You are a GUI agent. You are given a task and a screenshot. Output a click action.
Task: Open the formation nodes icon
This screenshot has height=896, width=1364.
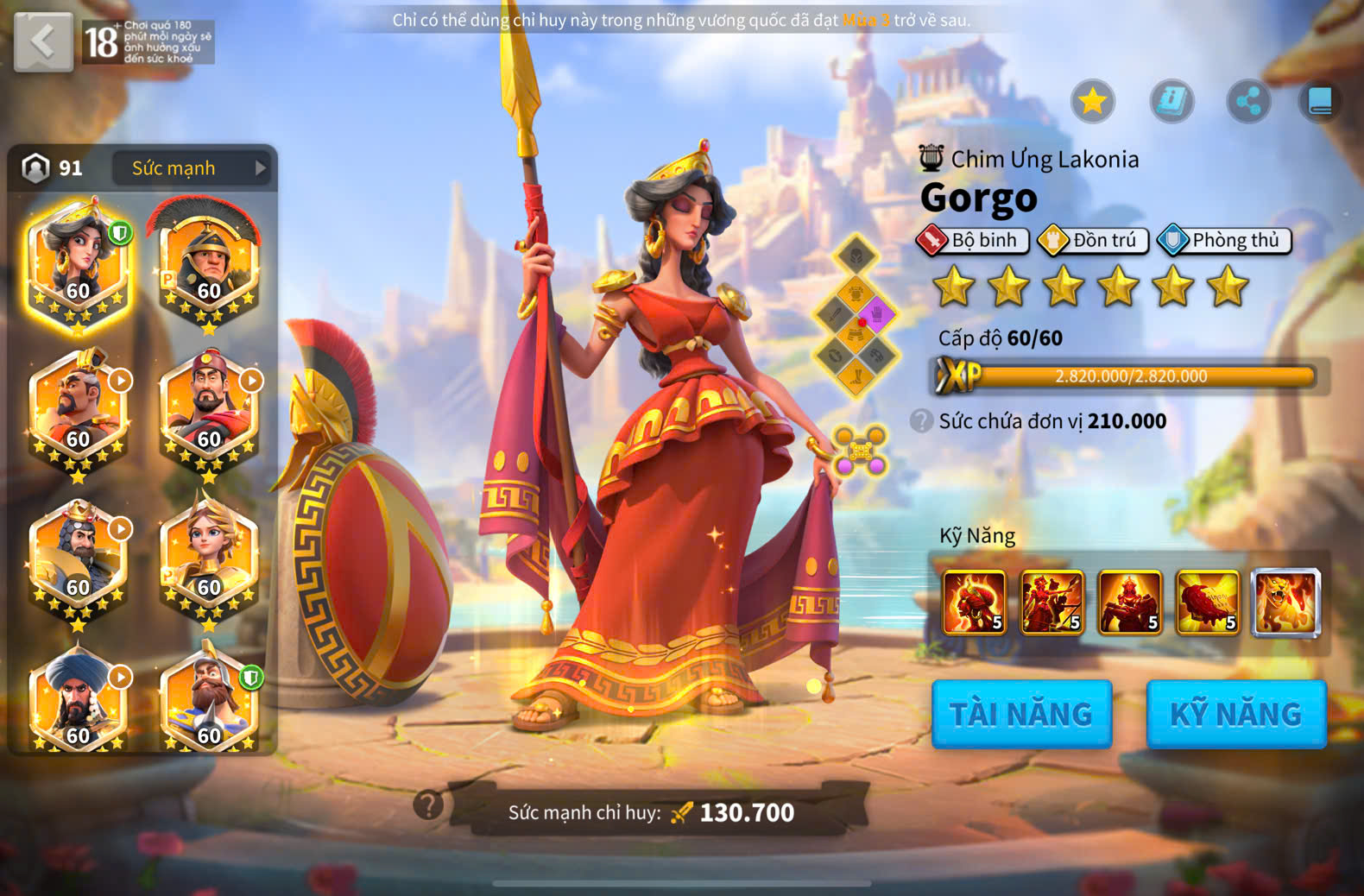tap(861, 450)
